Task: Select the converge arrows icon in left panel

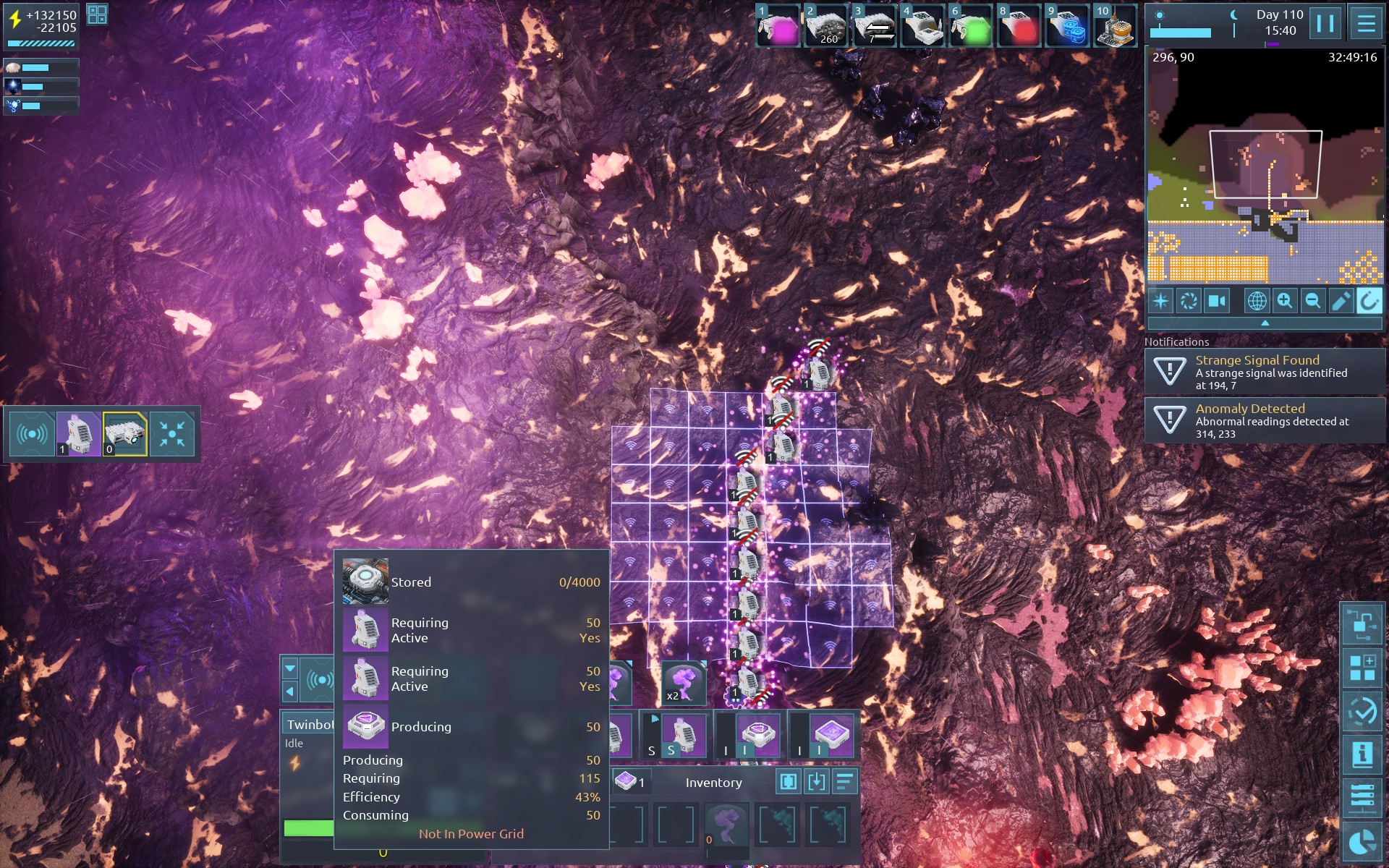Action: (x=172, y=434)
